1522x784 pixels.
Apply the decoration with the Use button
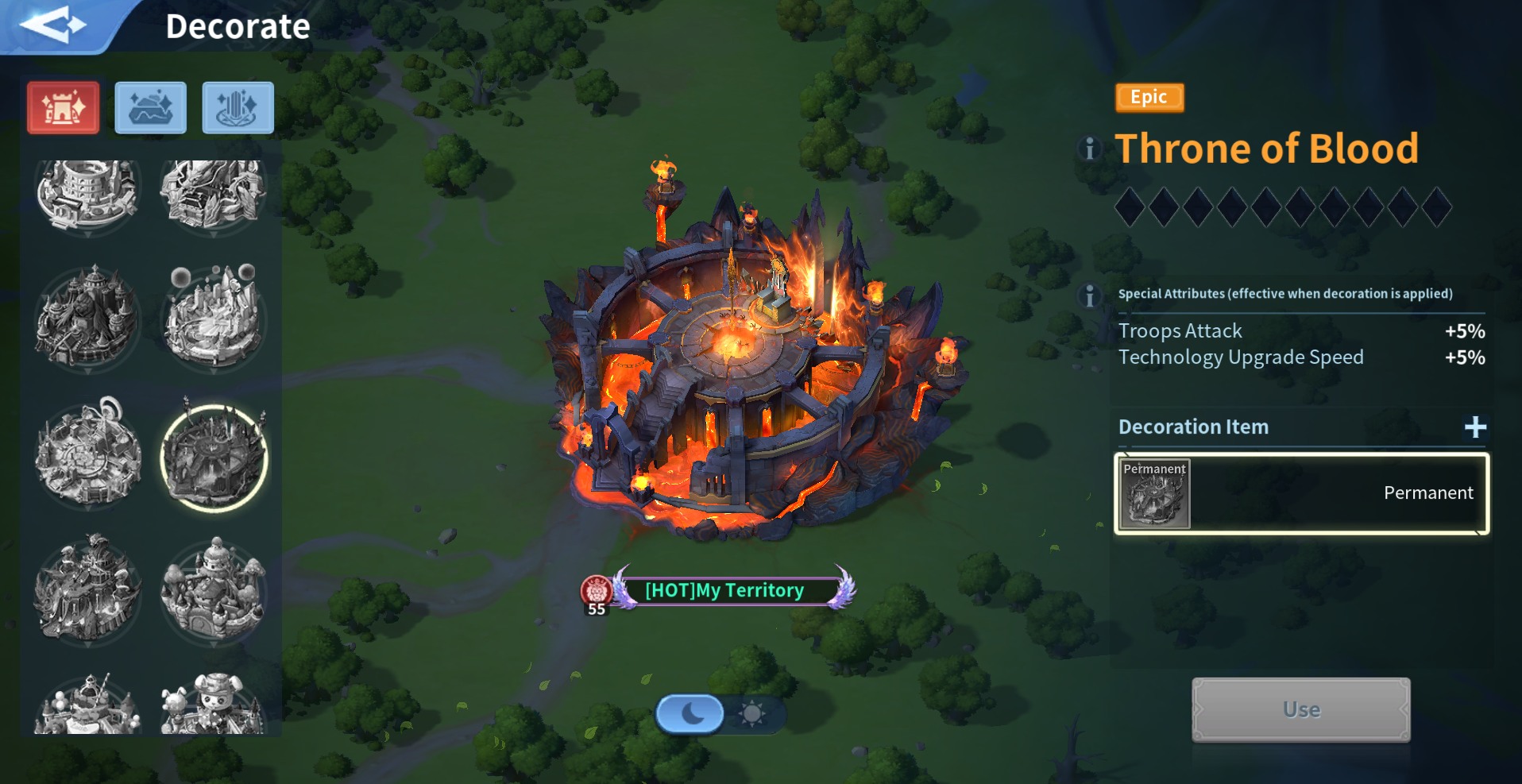1300,709
